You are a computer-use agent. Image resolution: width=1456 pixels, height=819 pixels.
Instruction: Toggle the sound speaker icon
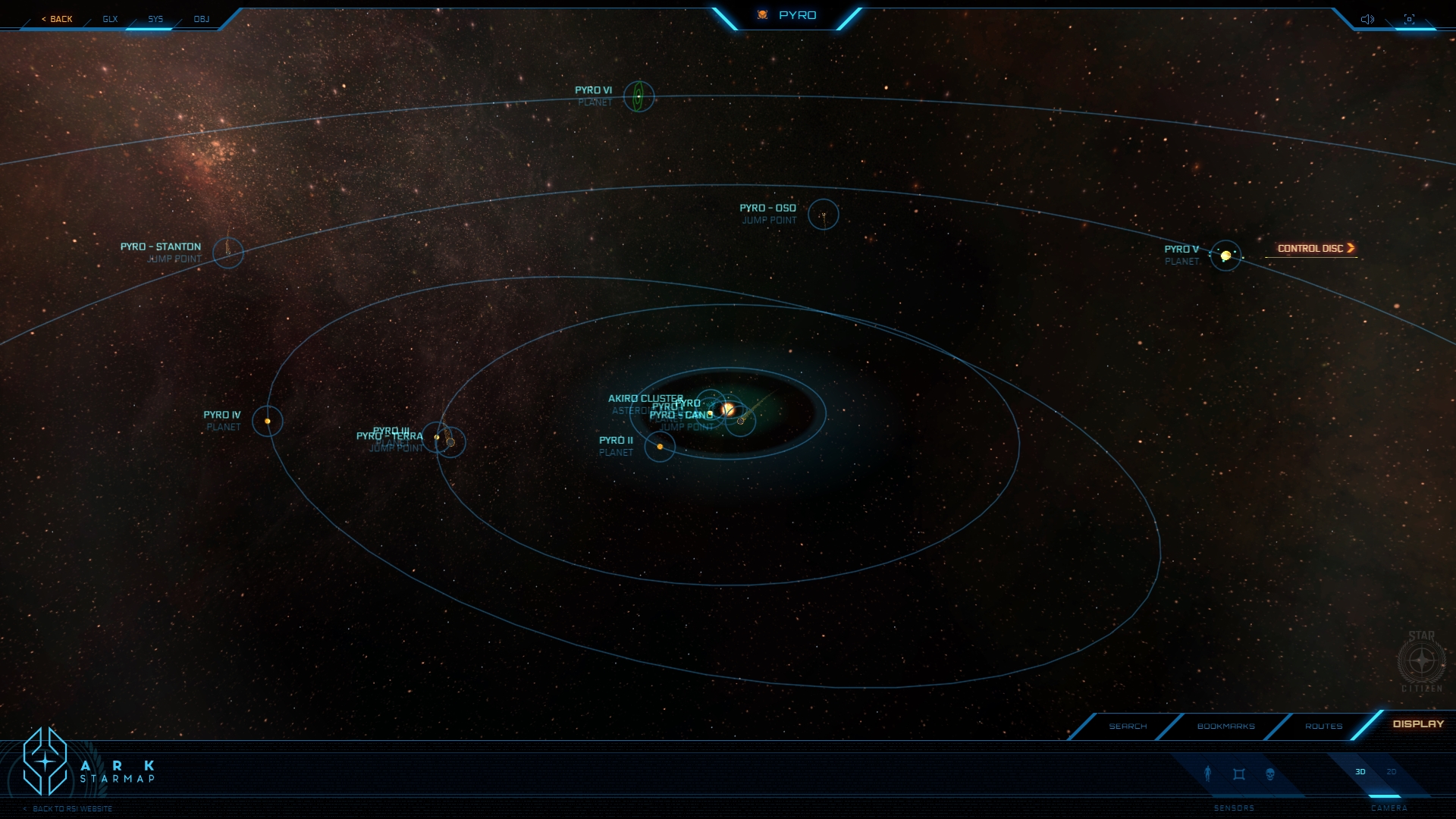(x=1367, y=19)
